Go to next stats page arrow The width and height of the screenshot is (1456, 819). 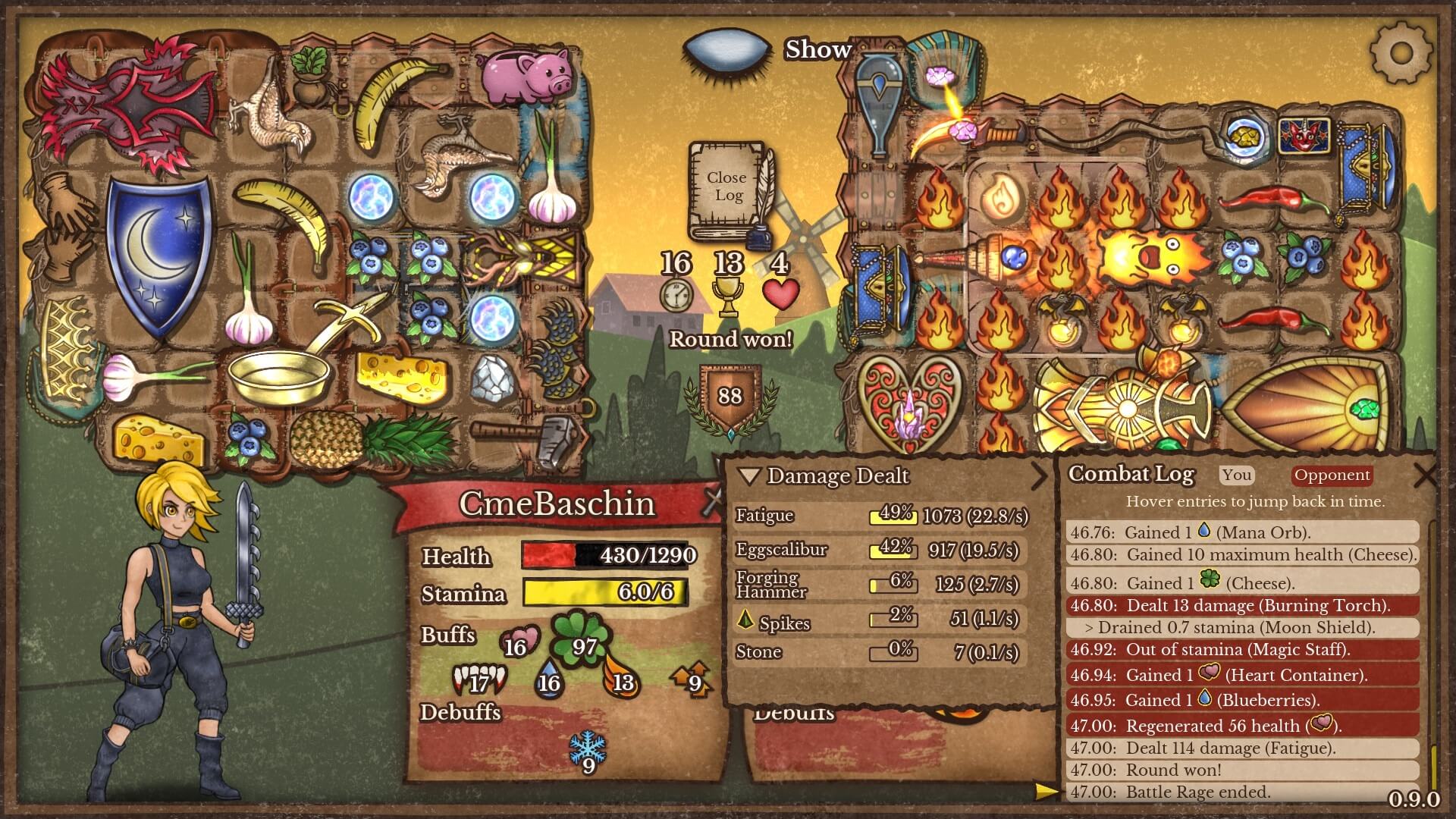coord(1039,476)
